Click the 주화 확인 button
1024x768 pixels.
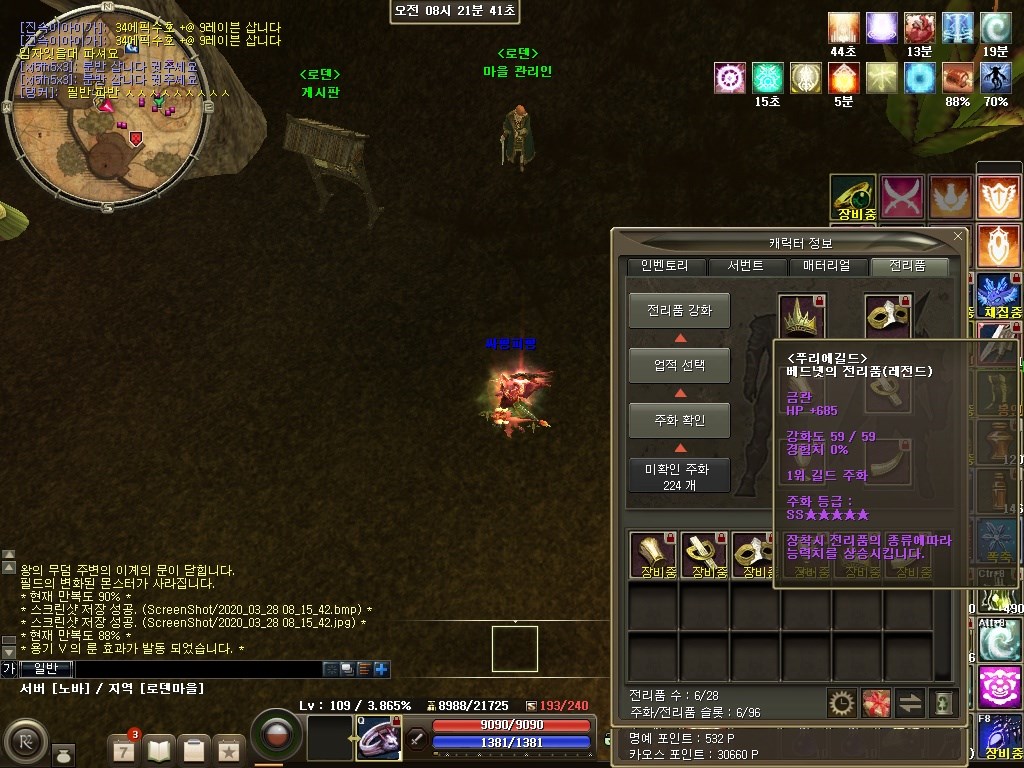tap(679, 421)
